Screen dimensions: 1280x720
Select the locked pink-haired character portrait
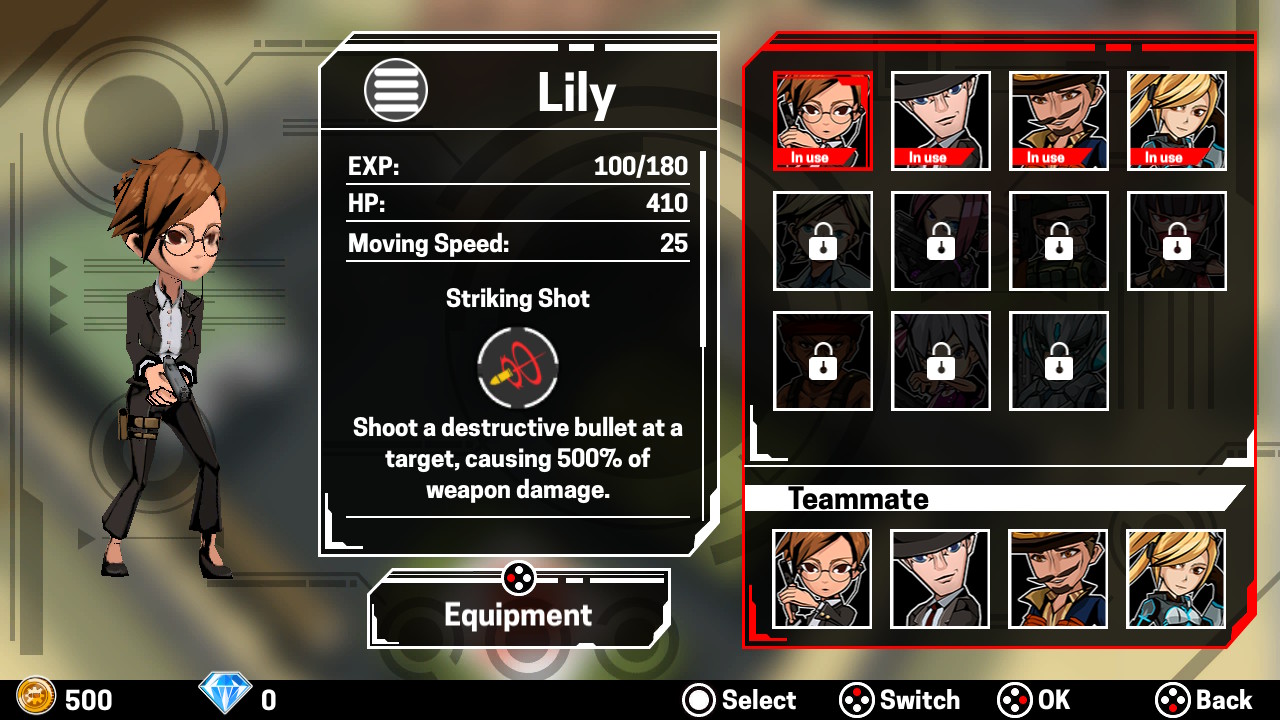[940, 240]
